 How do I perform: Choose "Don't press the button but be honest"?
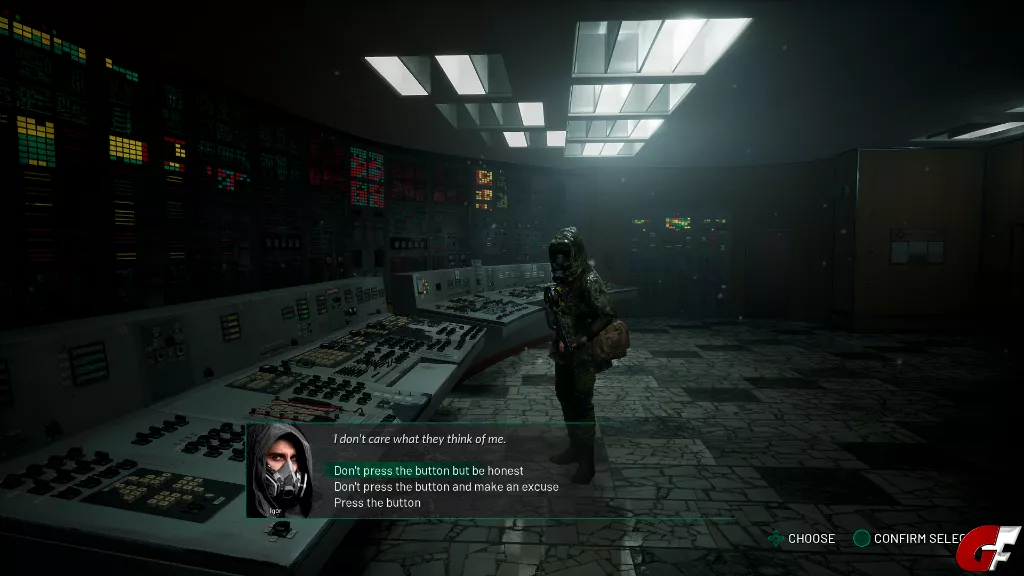[428, 471]
